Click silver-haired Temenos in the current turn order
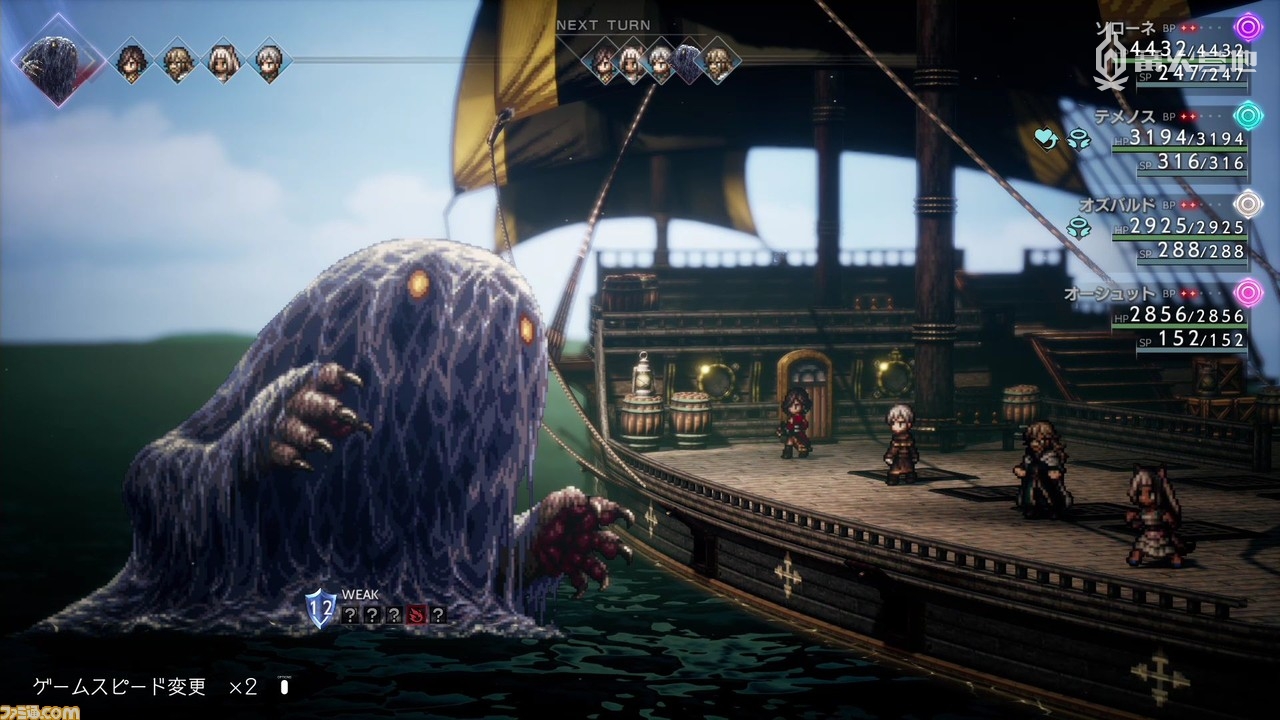 [267, 62]
